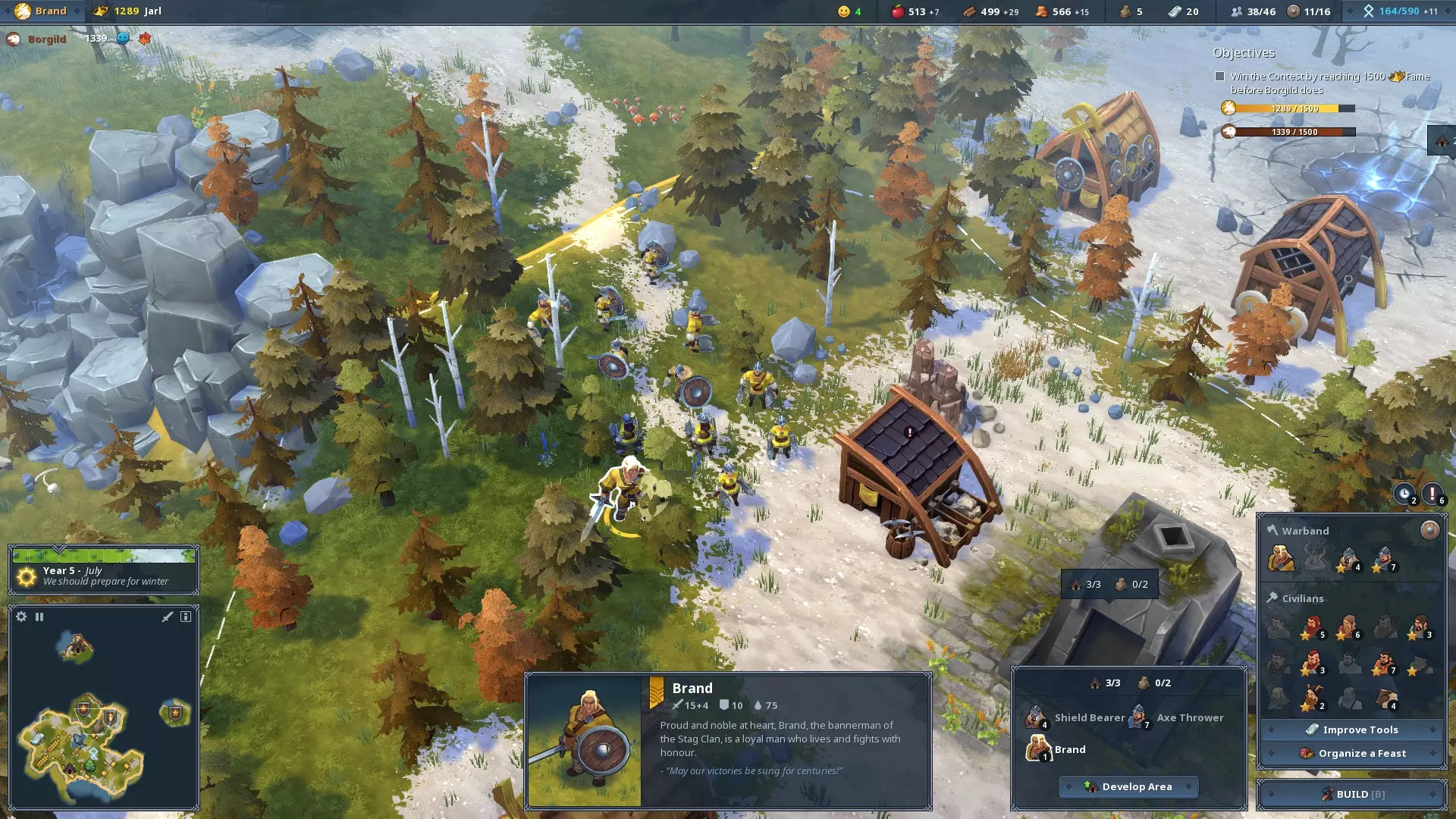The height and width of the screenshot is (819, 1456).
Task: Choose Improve Tools
Action: pyautogui.click(x=1352, y=730)
